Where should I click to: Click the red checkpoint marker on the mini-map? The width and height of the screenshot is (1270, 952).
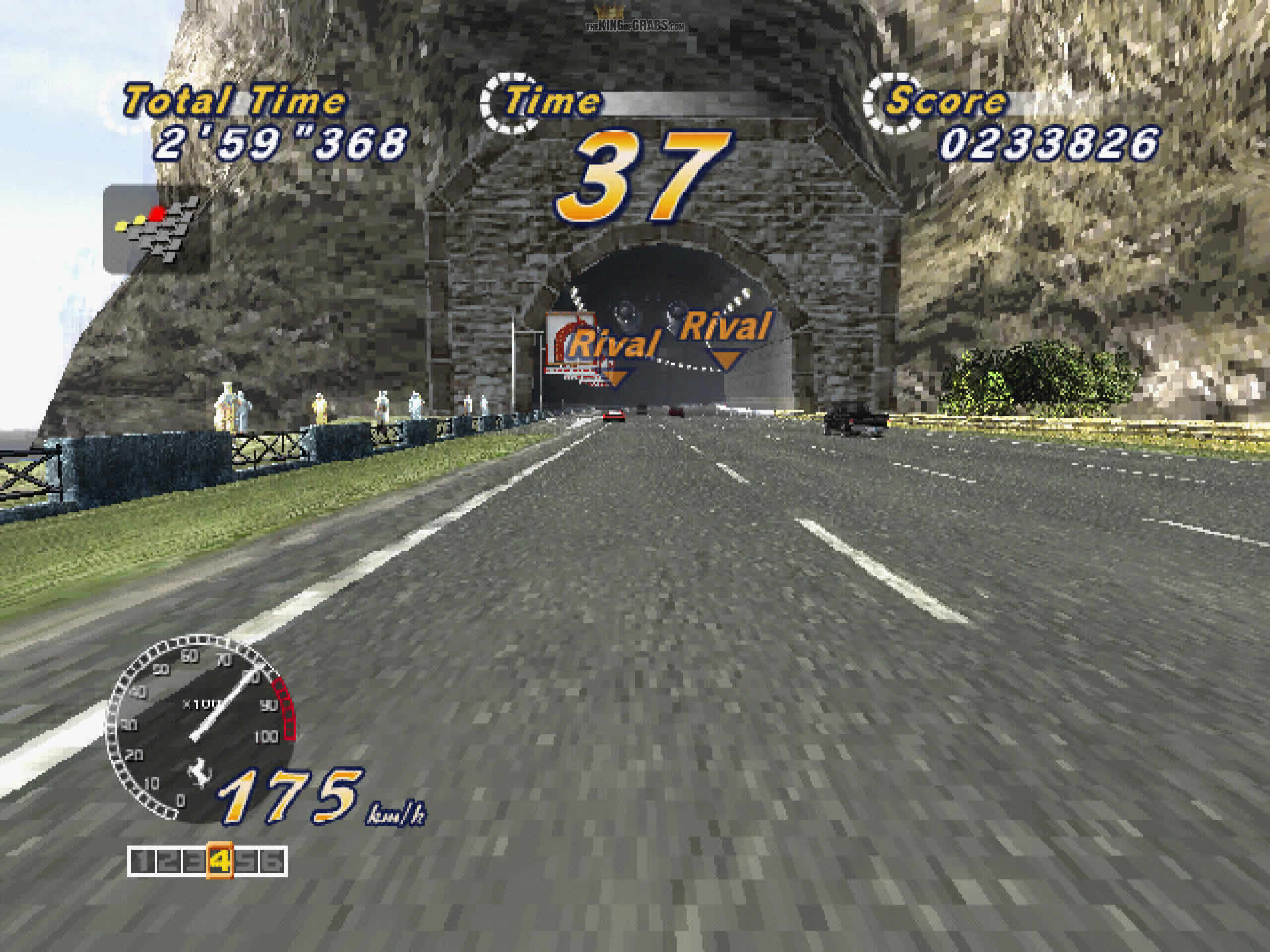tap(157, 213)
